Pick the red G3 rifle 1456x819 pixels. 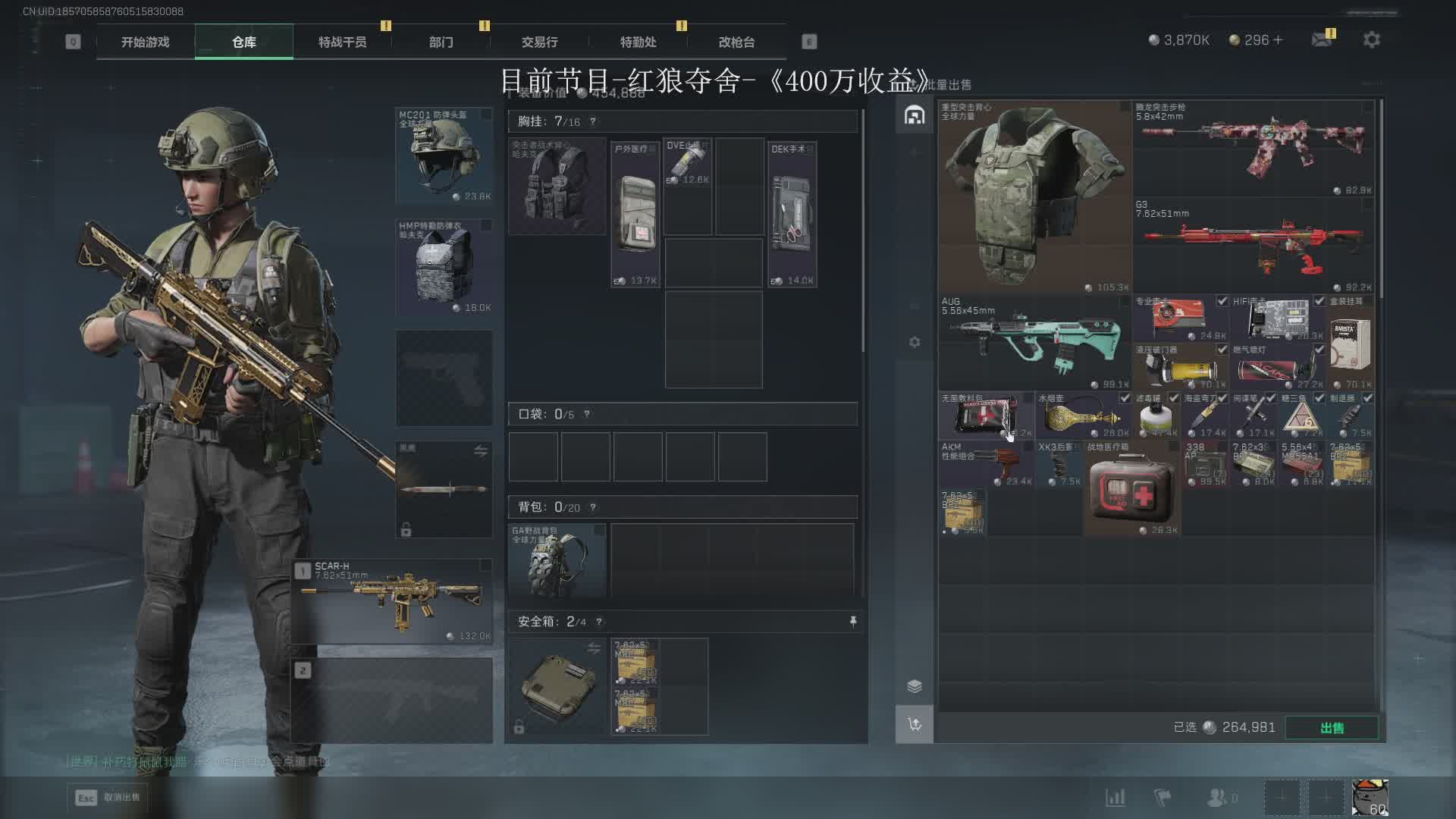(x=1254, y=246)
